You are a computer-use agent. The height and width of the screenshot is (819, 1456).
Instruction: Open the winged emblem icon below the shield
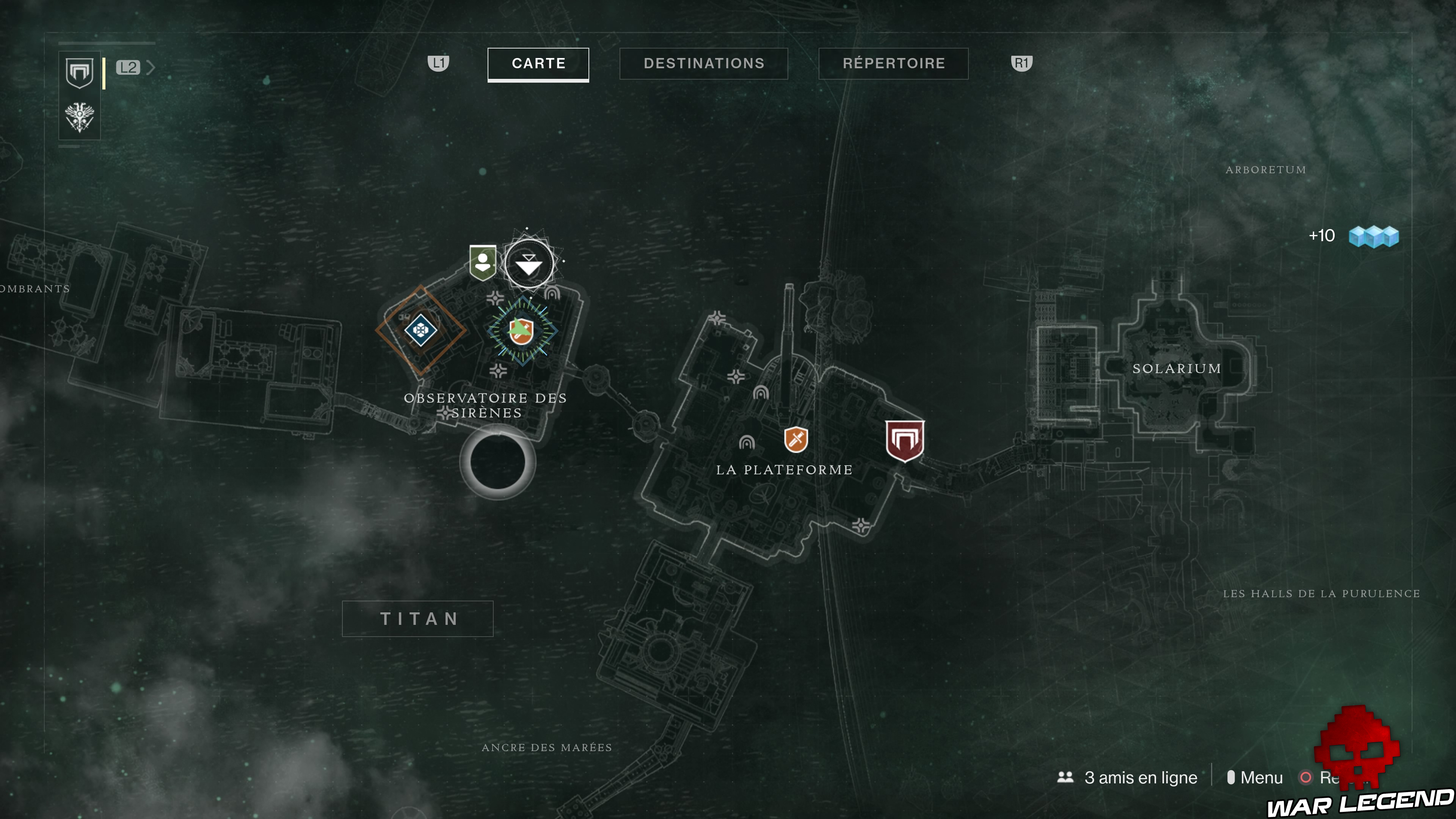[x=80, y=117]
